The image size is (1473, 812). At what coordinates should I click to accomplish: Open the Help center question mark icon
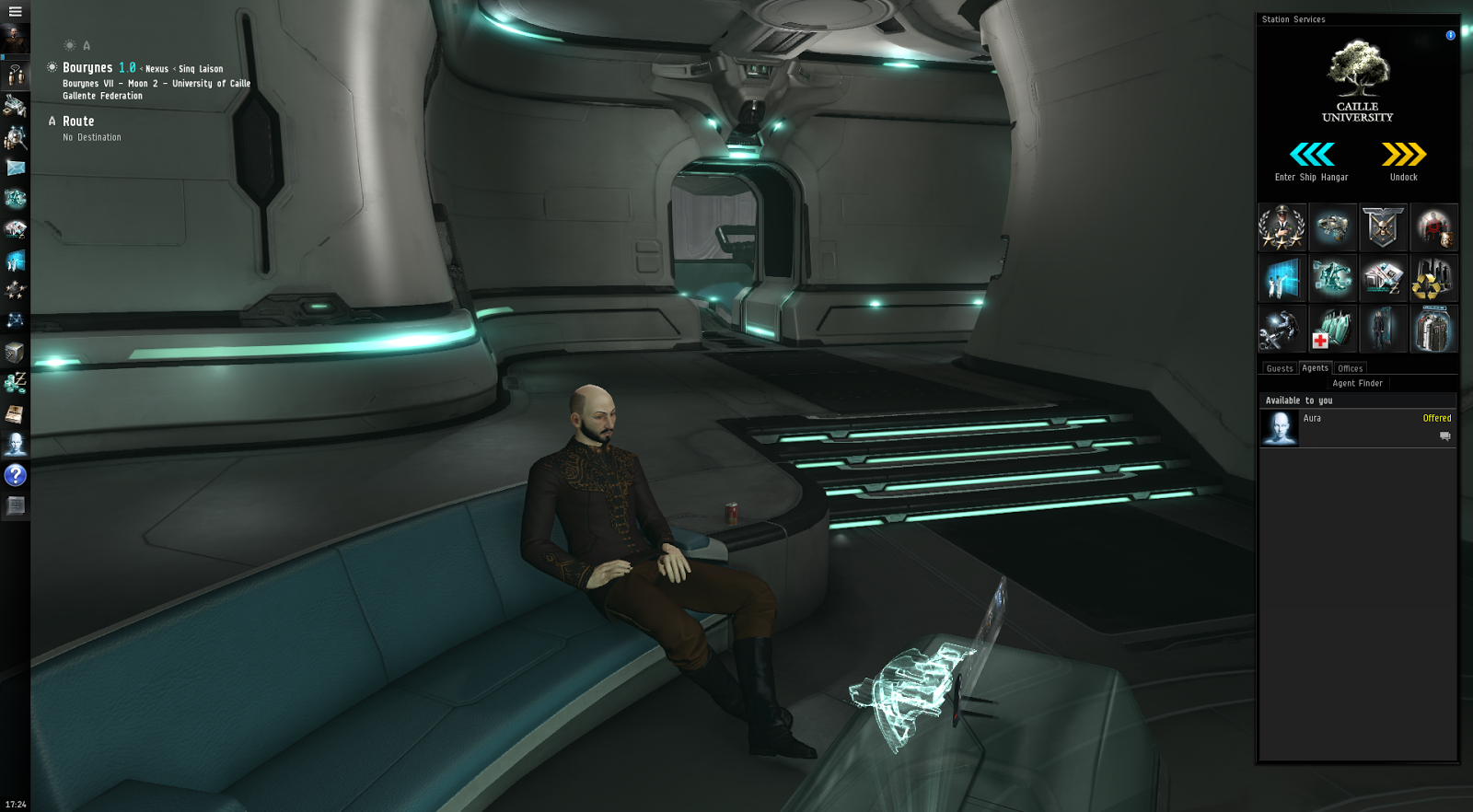pos(15,475)
